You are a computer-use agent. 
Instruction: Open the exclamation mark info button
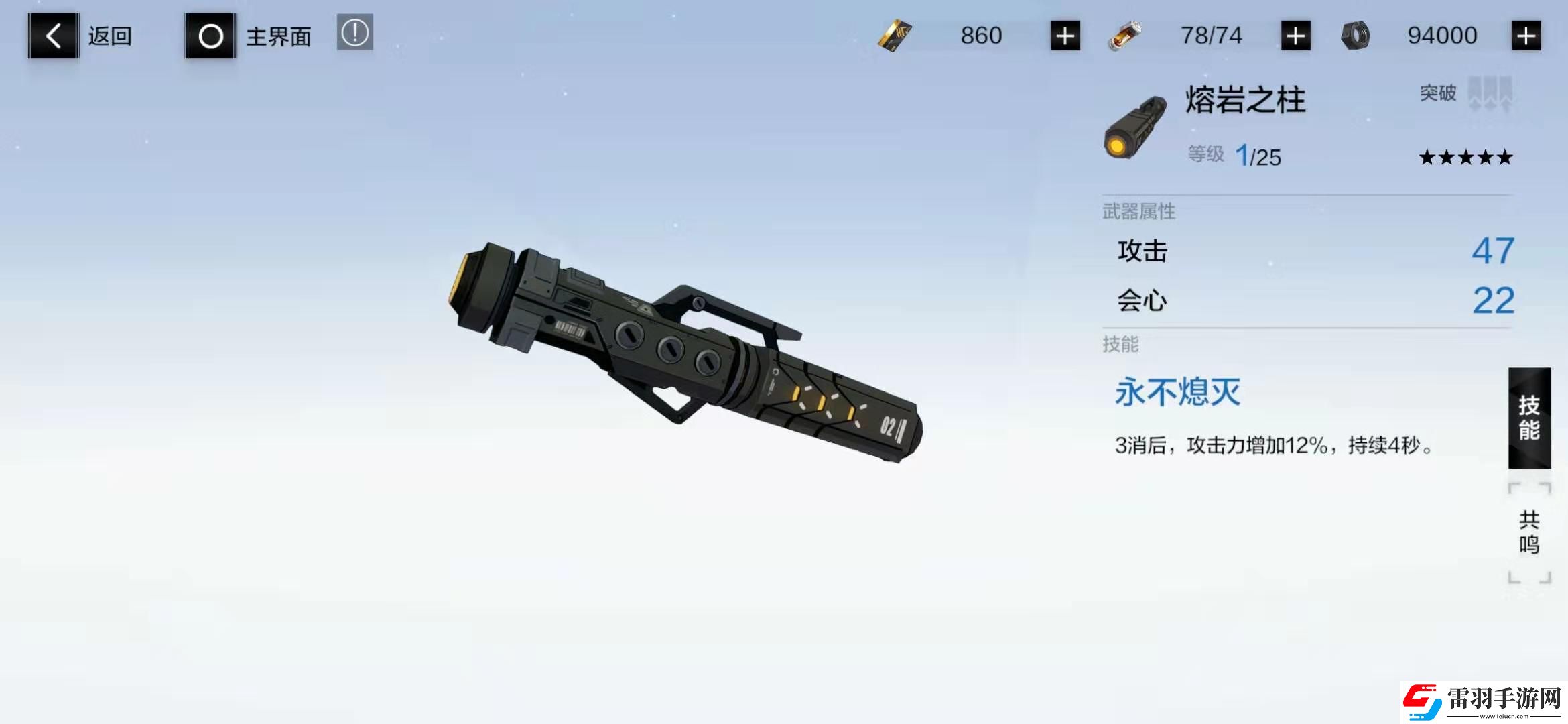[x=354, y=32]
